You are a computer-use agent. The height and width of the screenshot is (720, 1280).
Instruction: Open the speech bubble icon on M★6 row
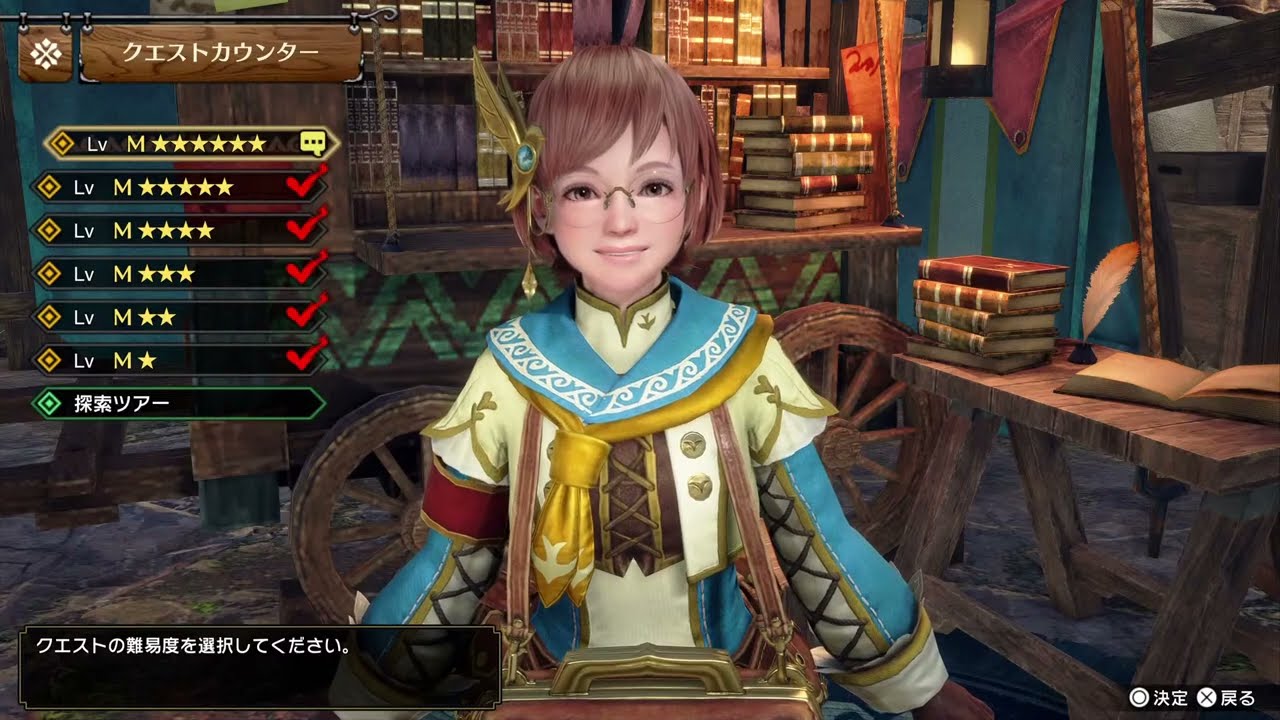tap(316, 144)
